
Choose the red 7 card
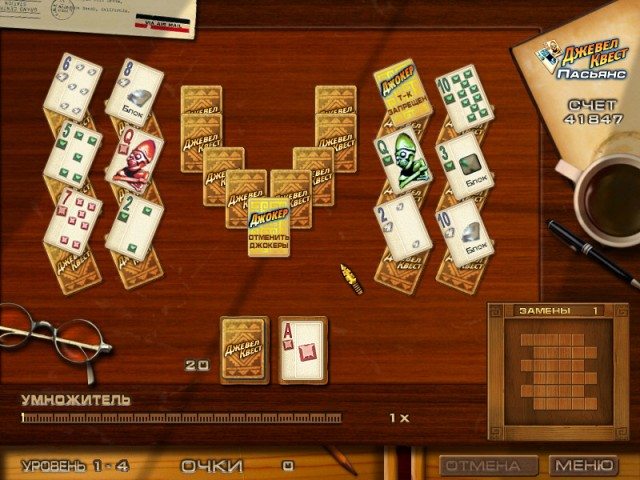tap(72, 220)
